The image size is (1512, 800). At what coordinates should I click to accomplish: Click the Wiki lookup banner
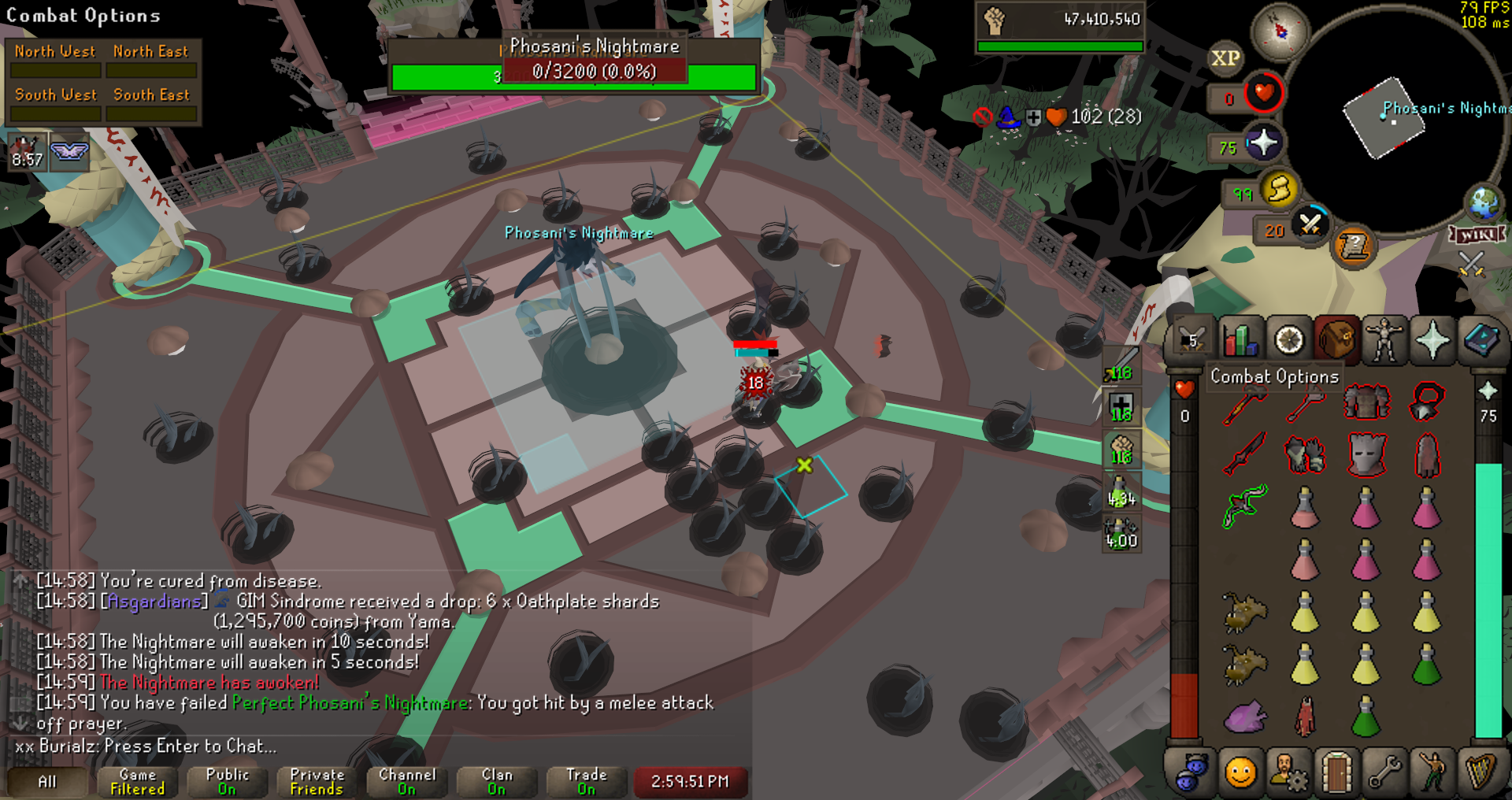click(x=1477, y=235)
